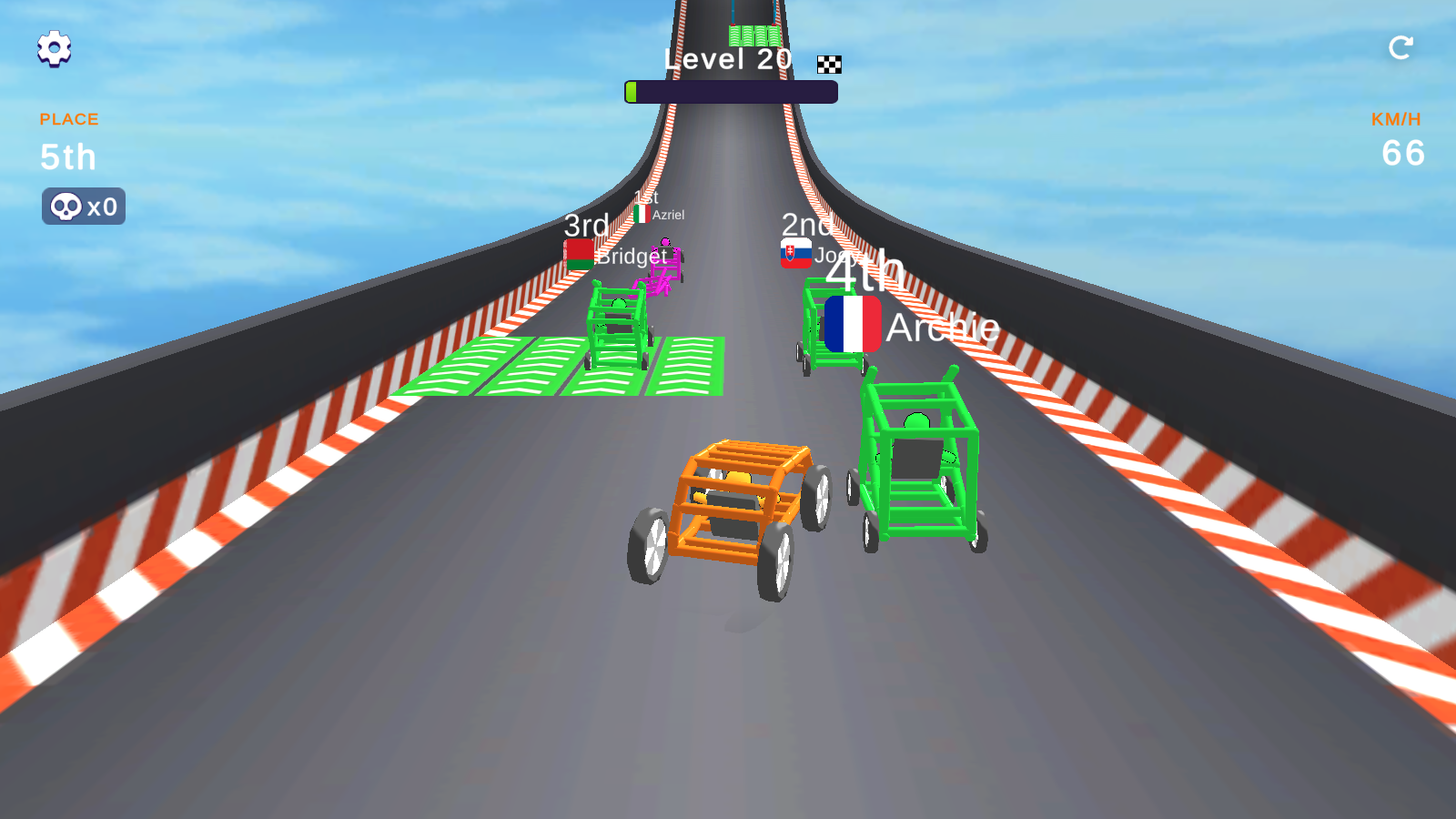This screenshot has height=819, width=1456.
Task: Click the checkered finish flag icon
Action: coord(827,64)
